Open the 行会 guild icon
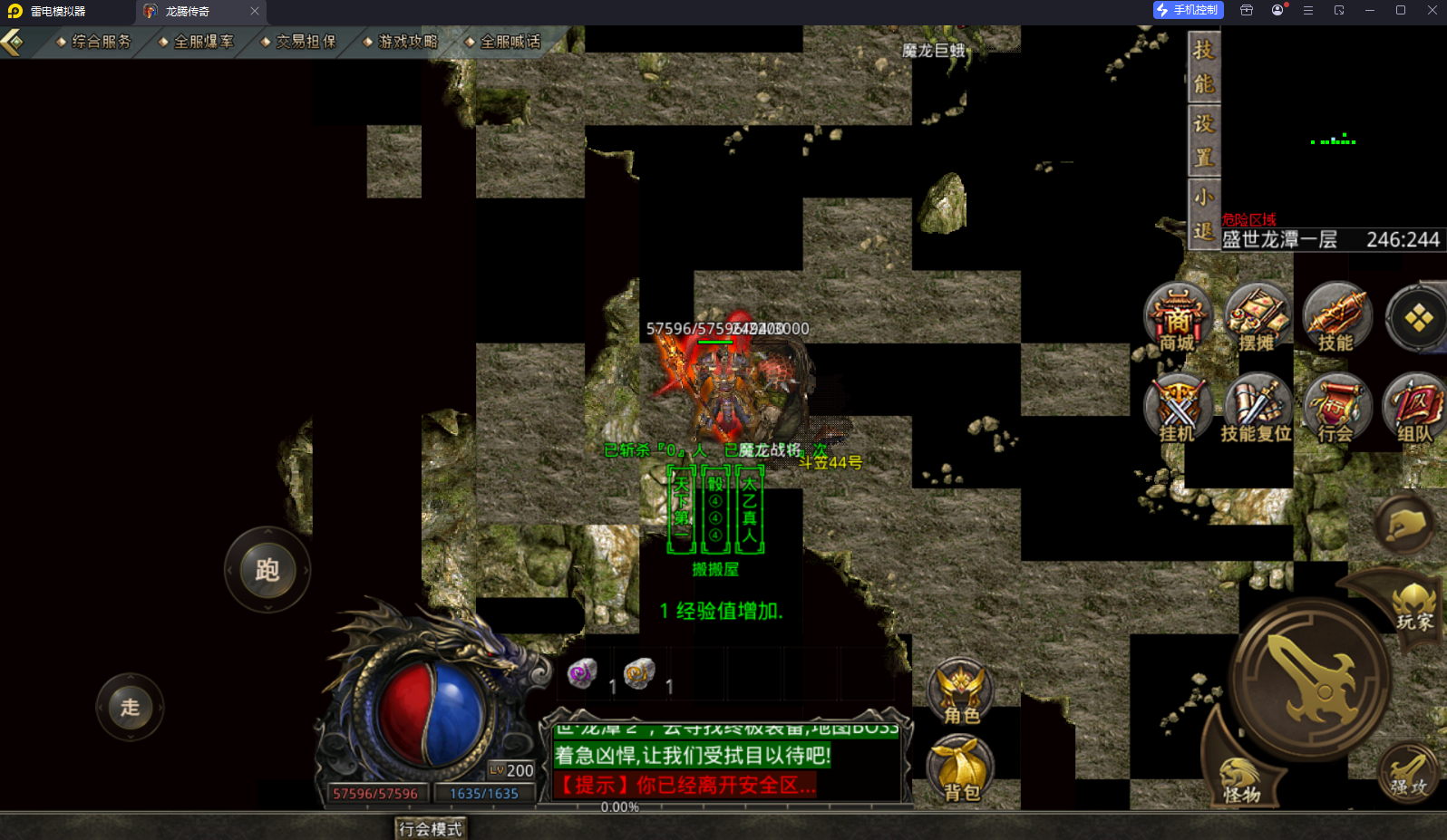The width and height of the screenshot is (1447, 840). pyautogui.click(x=1335, y=409)
